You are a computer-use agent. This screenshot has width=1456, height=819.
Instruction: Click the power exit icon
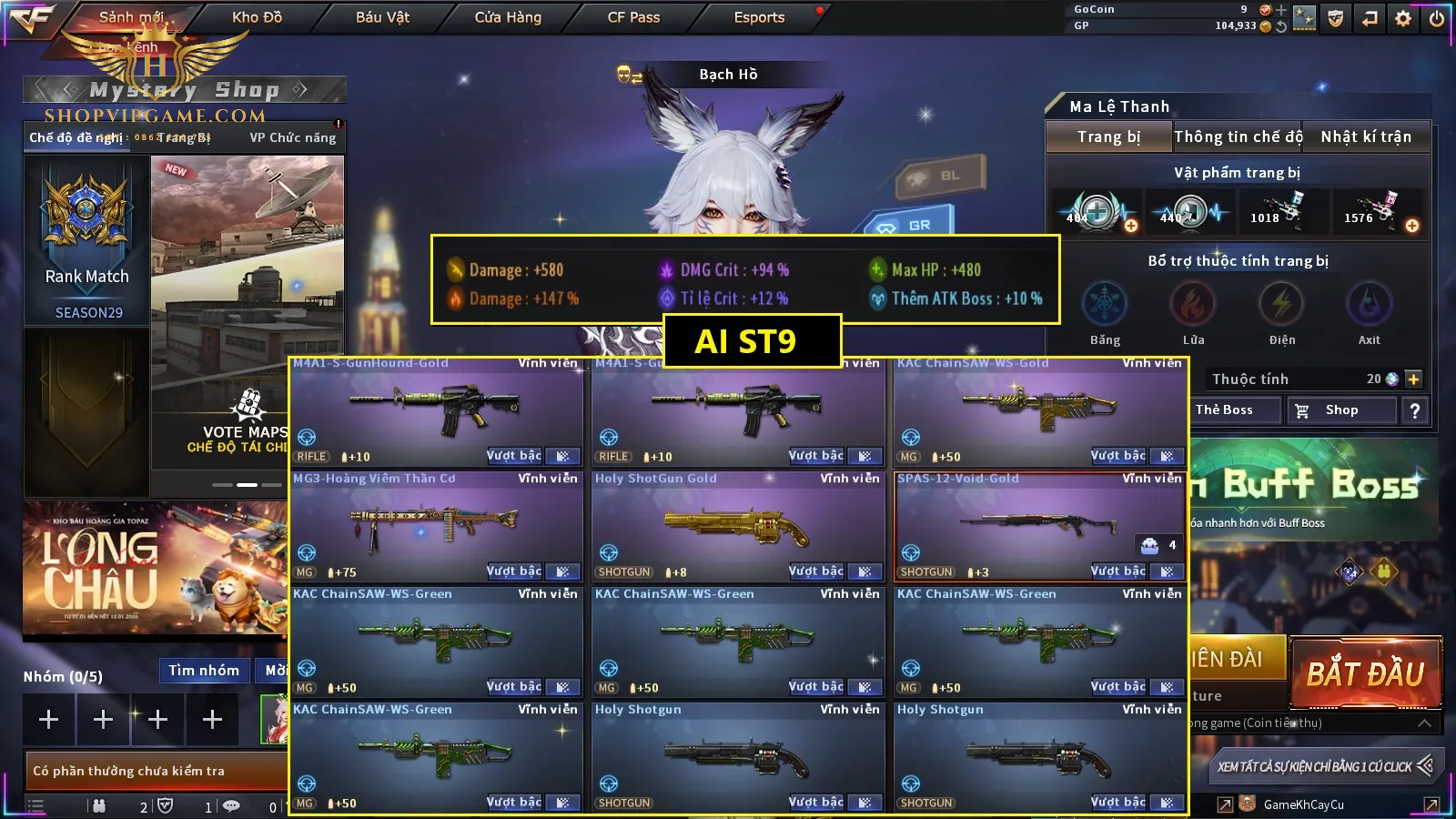(1437, 17)
